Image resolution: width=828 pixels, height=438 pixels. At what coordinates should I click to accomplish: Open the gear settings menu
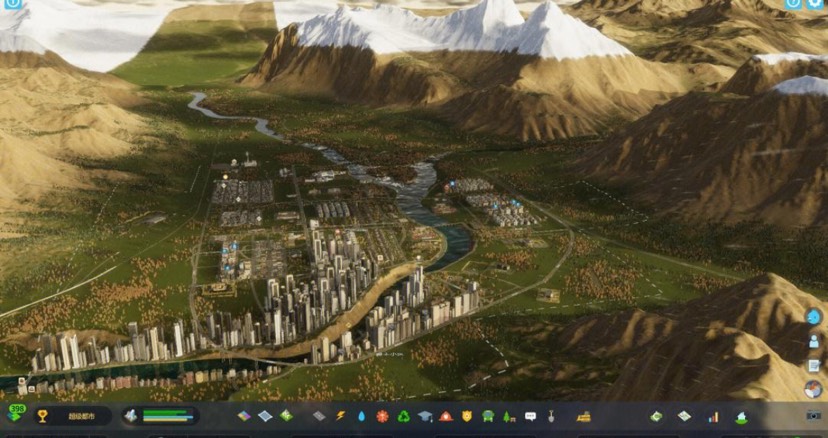point(815,5)
